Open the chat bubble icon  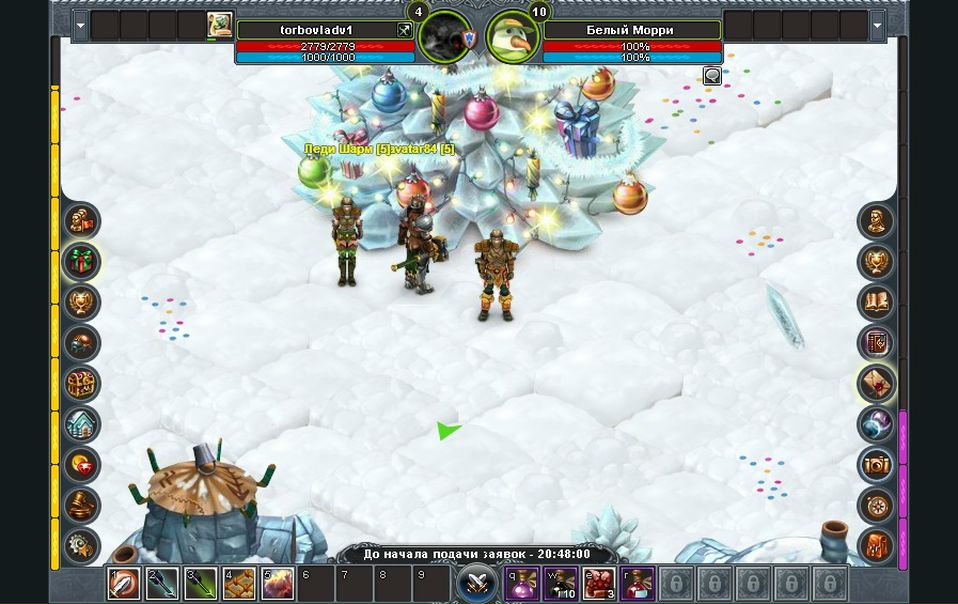(712, 75)
